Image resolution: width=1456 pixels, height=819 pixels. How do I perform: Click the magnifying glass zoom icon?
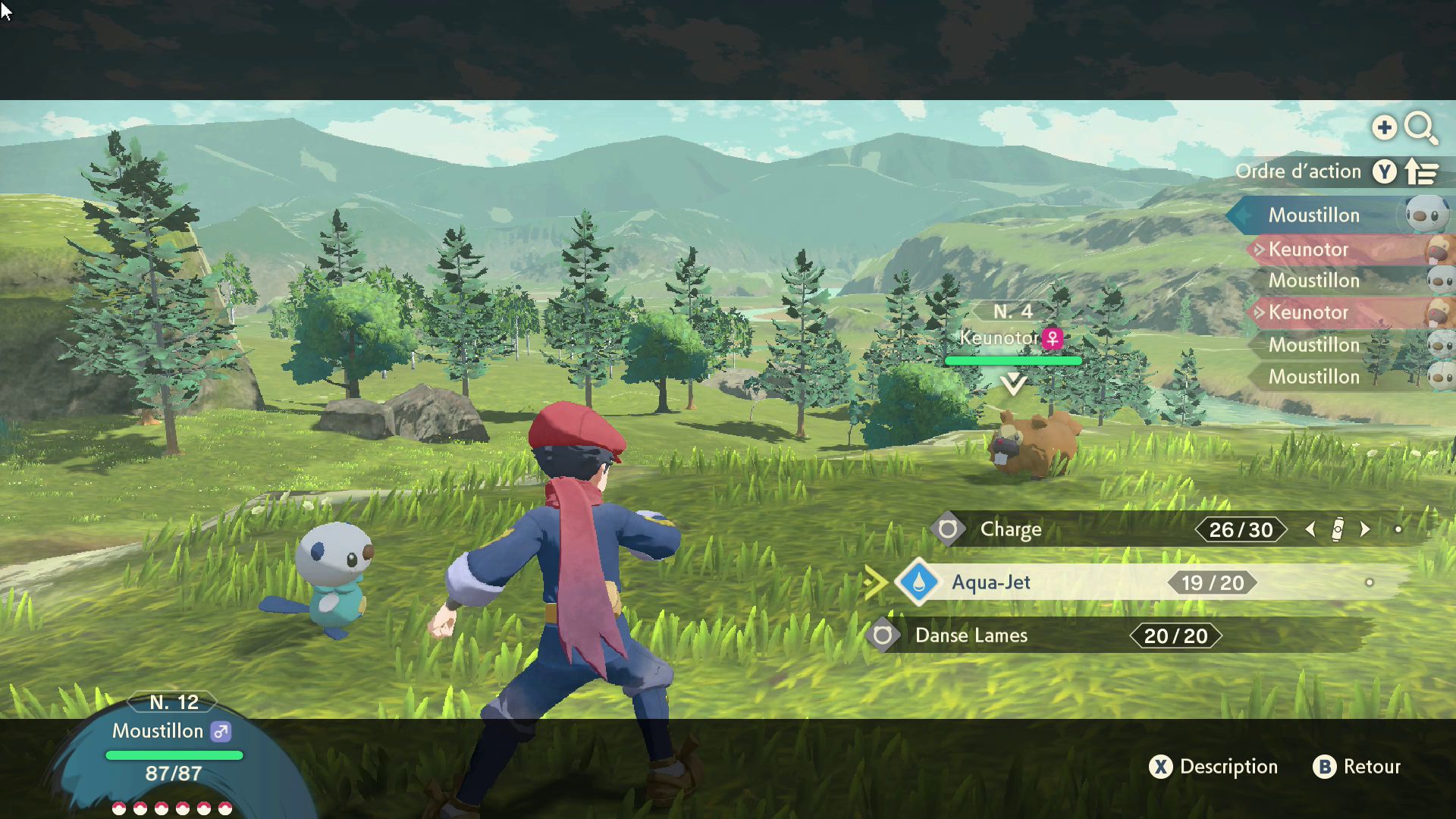click(1420, 127)
